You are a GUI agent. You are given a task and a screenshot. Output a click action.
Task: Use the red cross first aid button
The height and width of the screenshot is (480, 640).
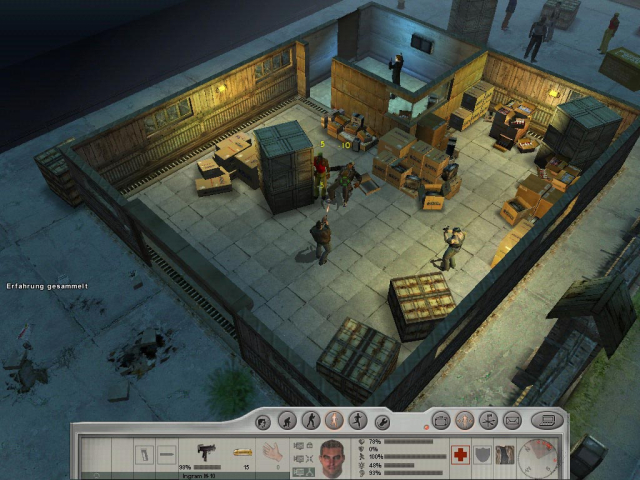point(461,454)
